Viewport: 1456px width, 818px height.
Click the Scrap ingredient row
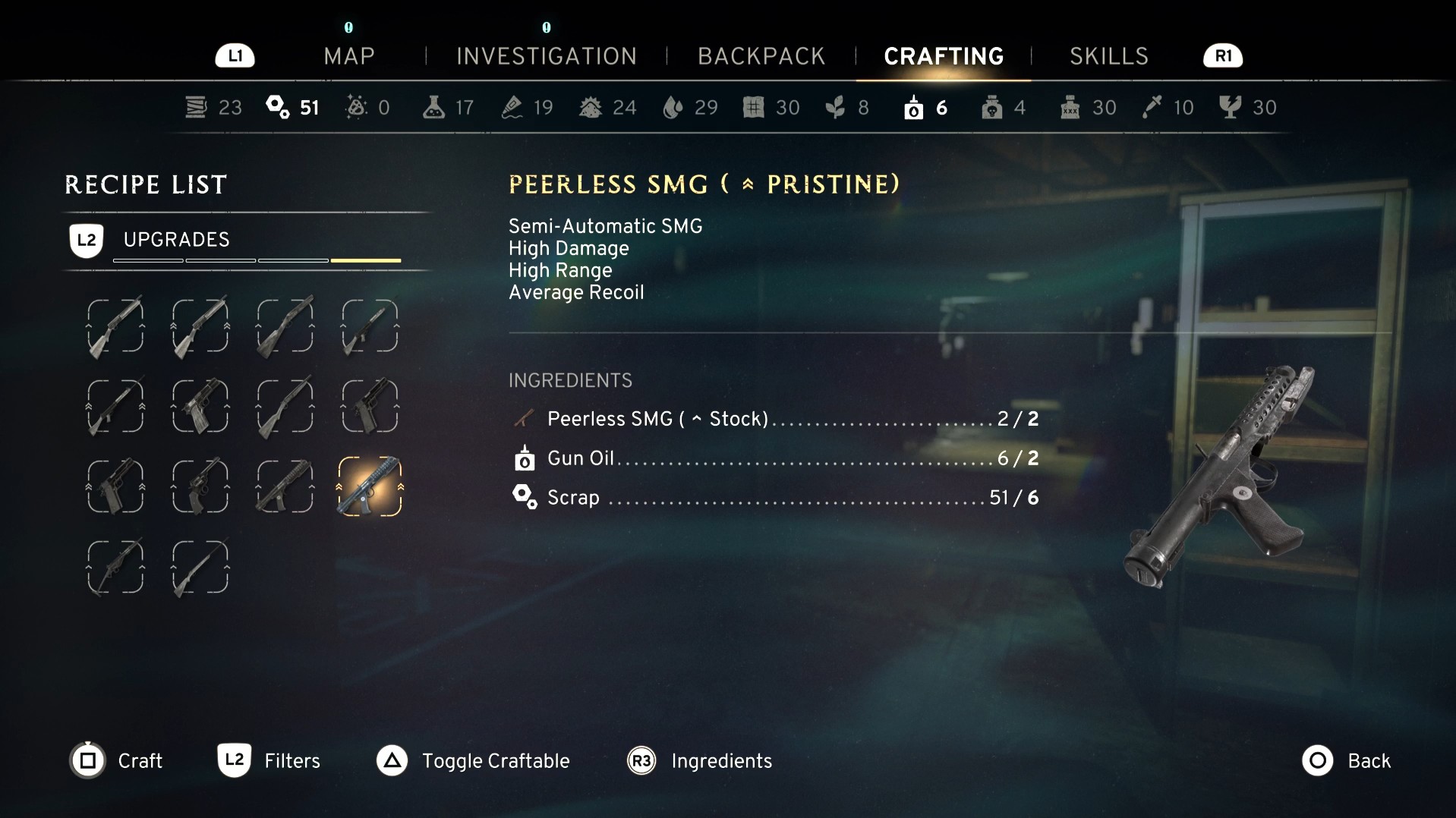point(774,498)
